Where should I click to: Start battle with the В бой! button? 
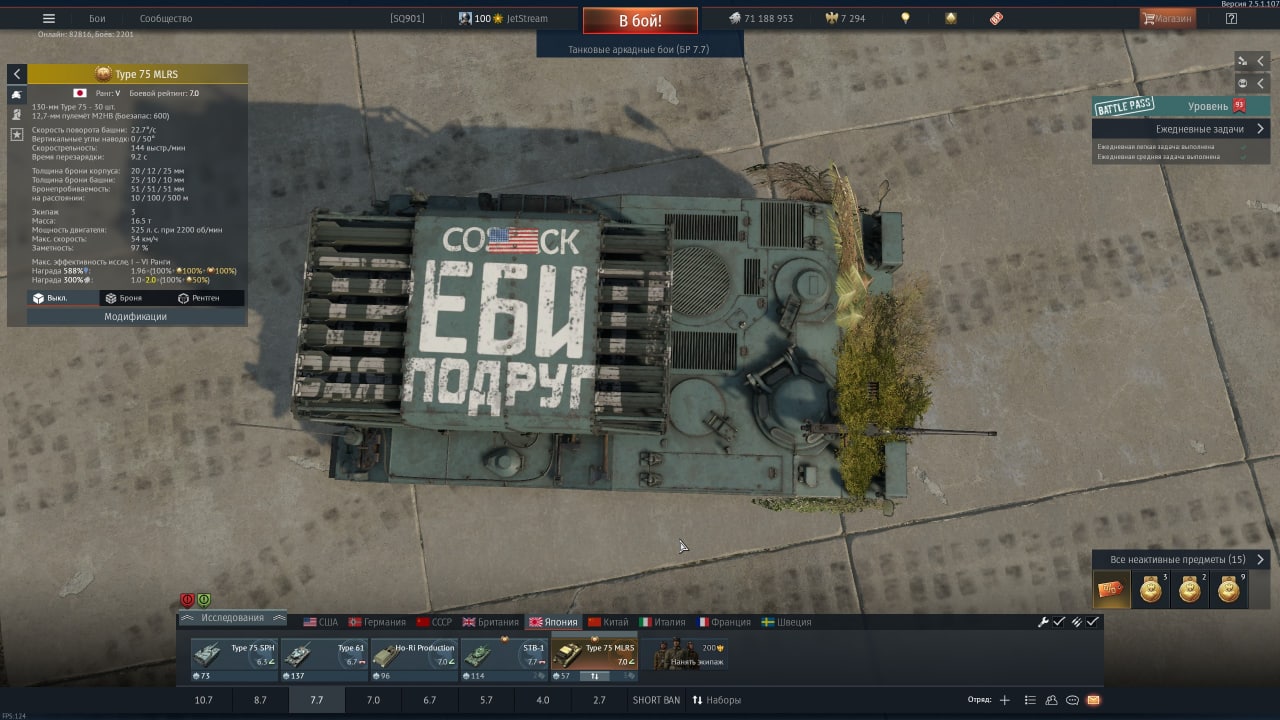[x=640, y=20]
